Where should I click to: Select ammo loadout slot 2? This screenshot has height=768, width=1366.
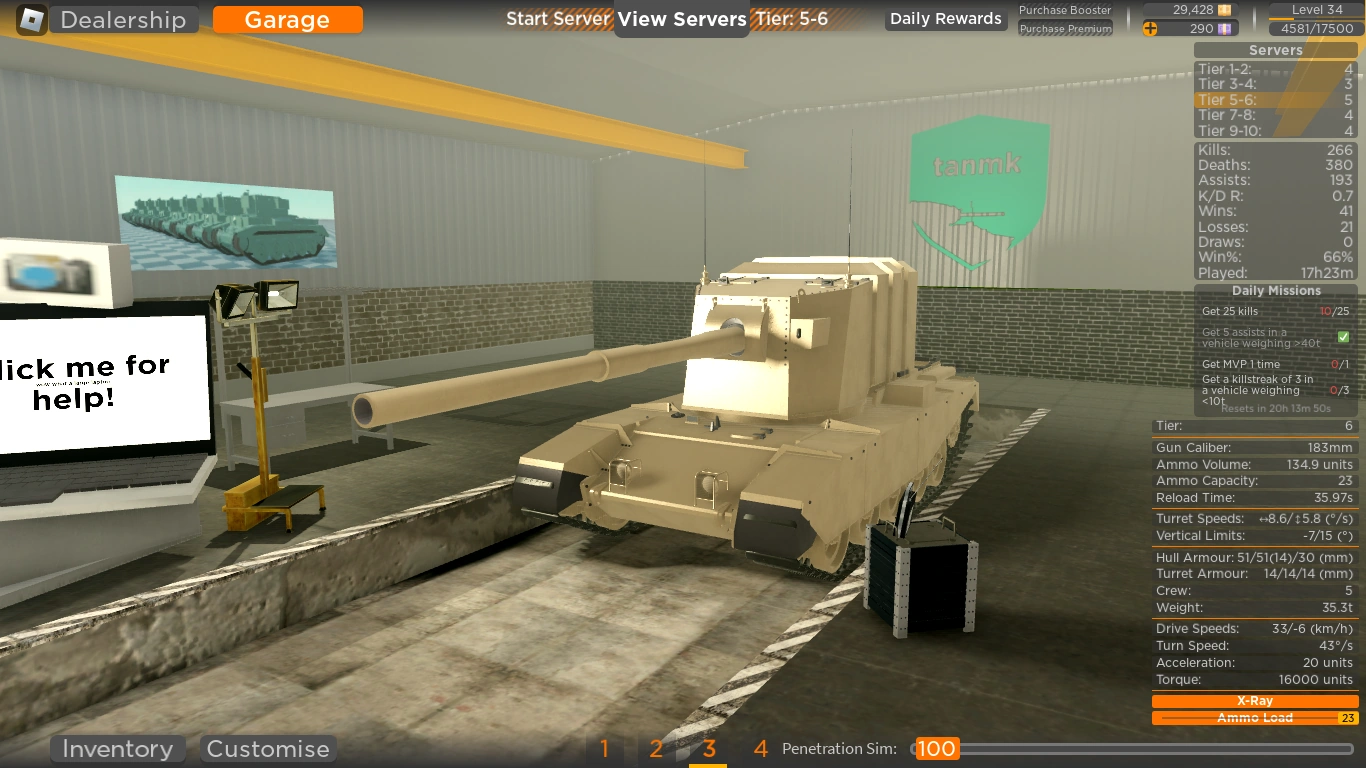coord(656,748)
